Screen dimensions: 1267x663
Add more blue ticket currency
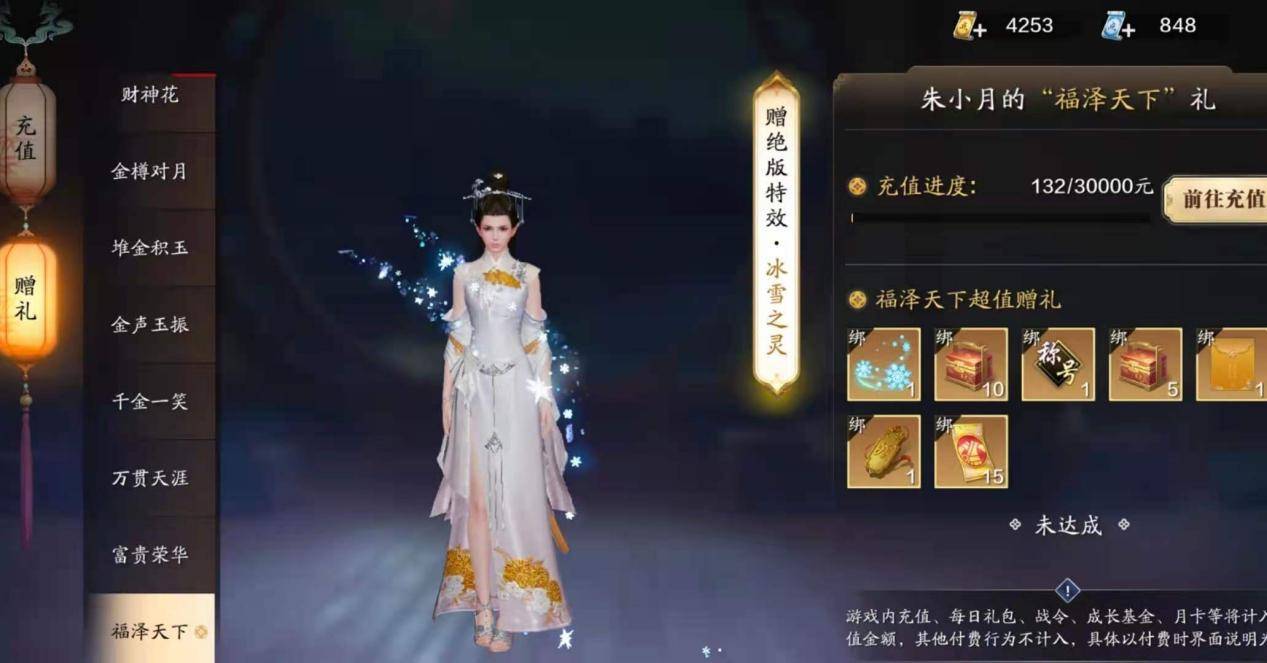pos(1118,27)
